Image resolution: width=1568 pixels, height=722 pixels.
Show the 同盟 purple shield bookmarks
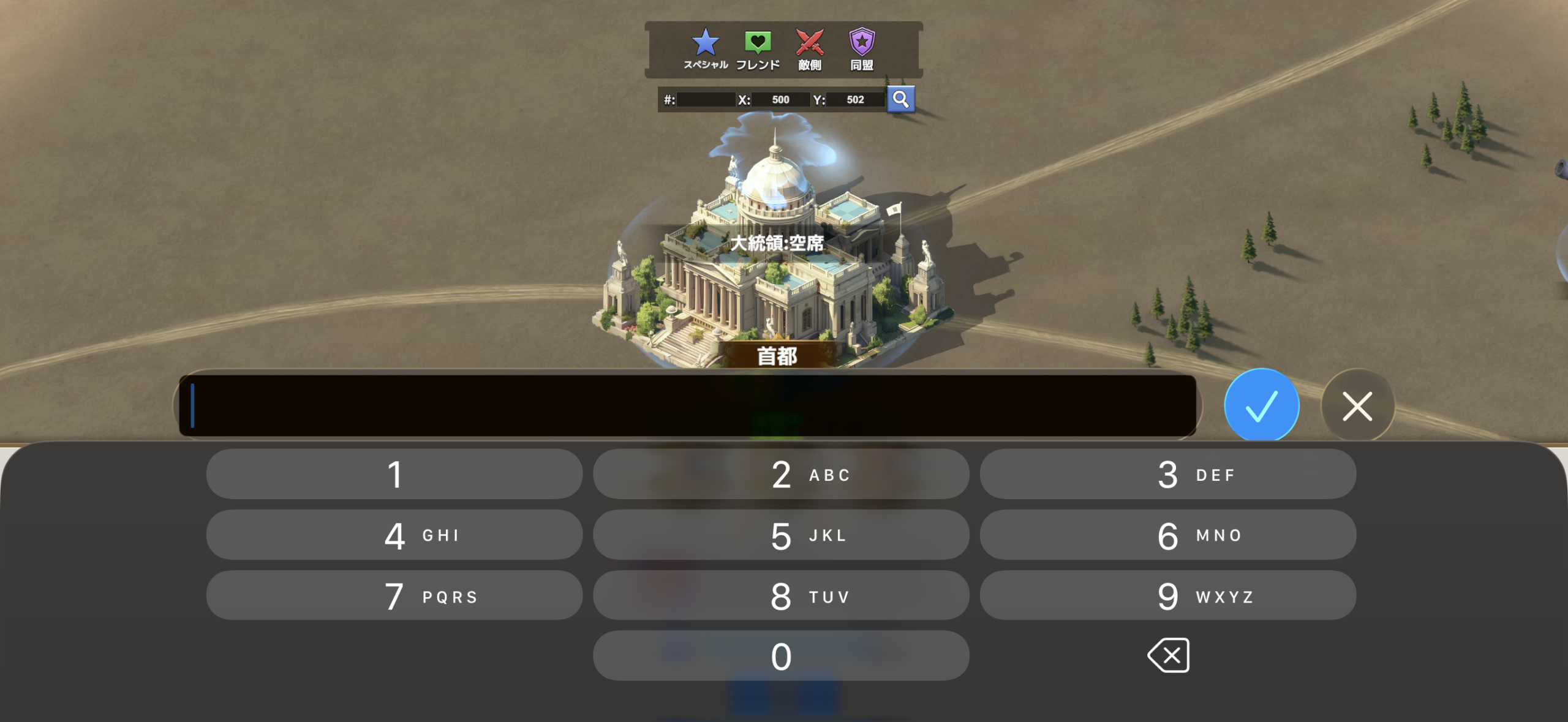862,49
